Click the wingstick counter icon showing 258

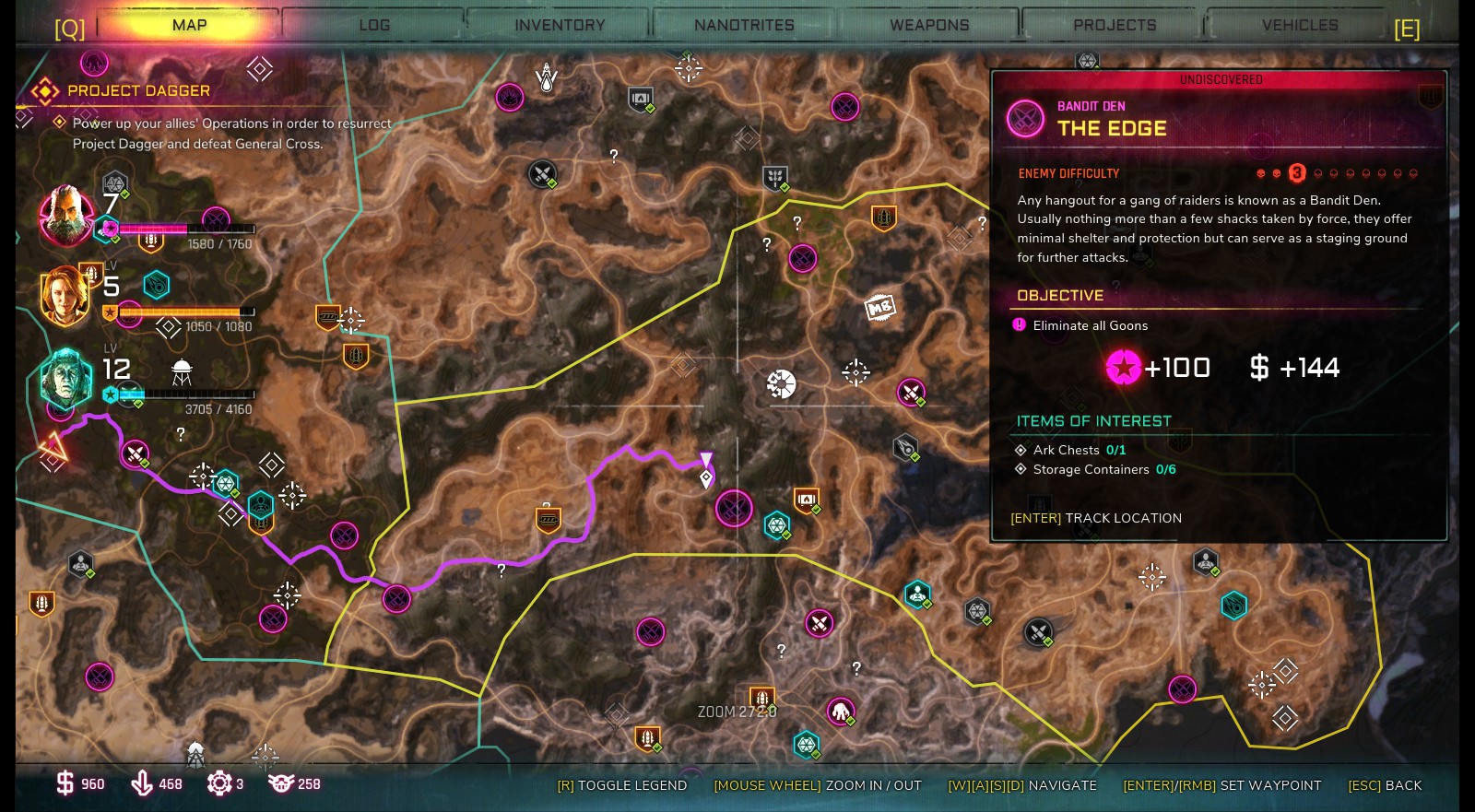284,784
